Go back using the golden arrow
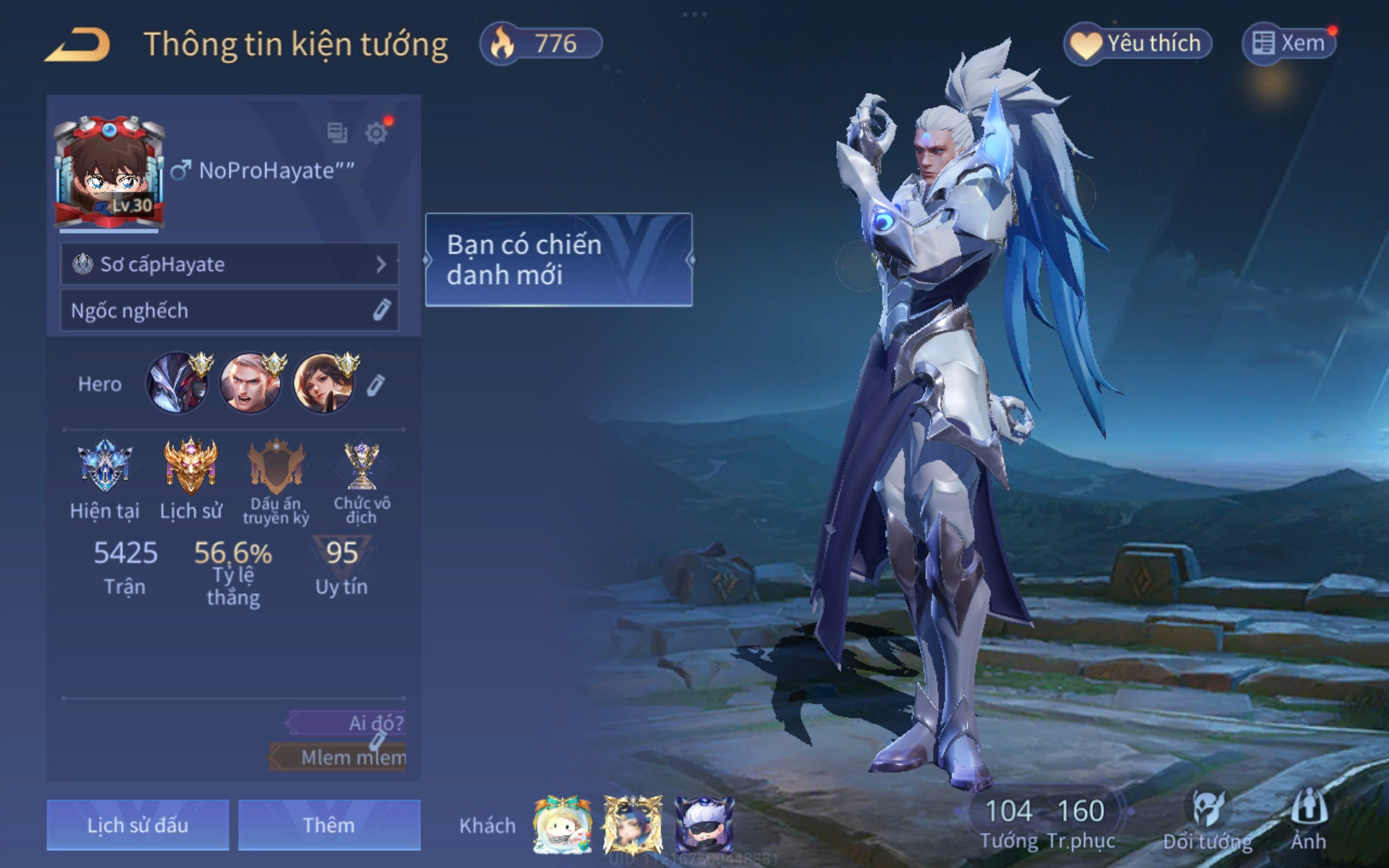The width and height of the screenshot is (1389, 868). coord(78,44)
